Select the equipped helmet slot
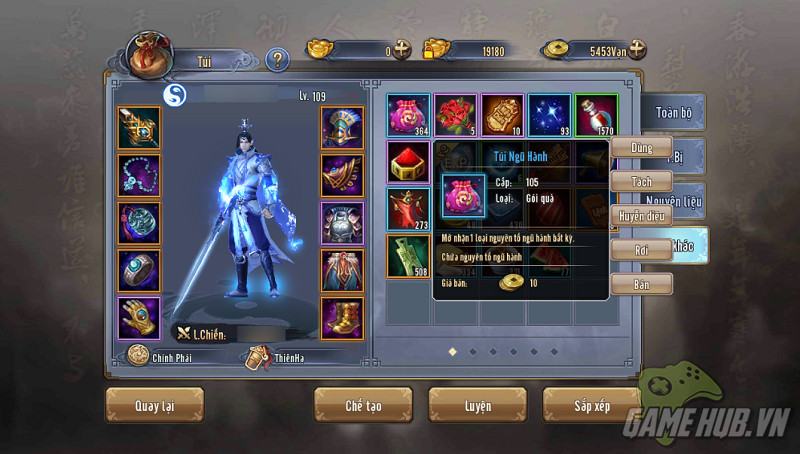 341,127
